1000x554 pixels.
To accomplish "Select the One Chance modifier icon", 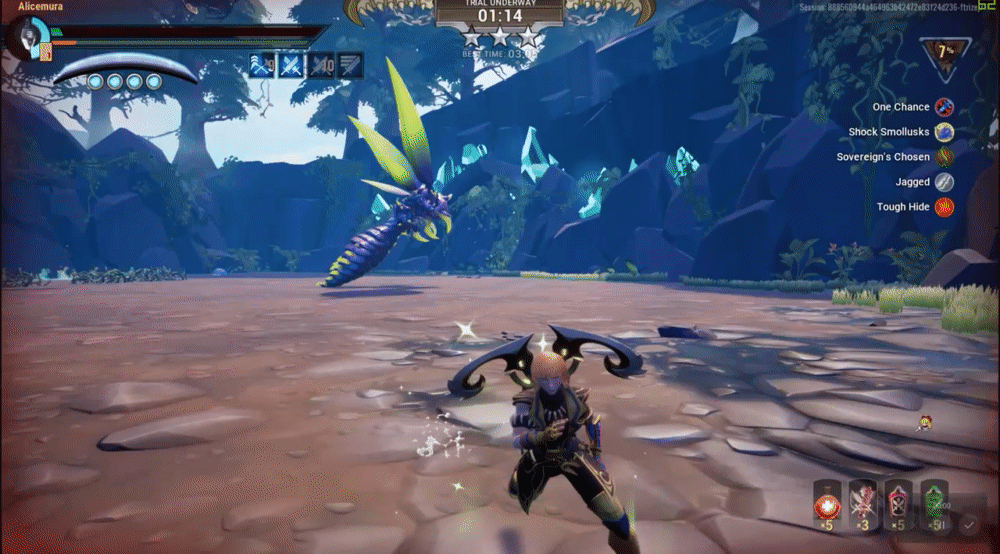I will coord(945,107).
